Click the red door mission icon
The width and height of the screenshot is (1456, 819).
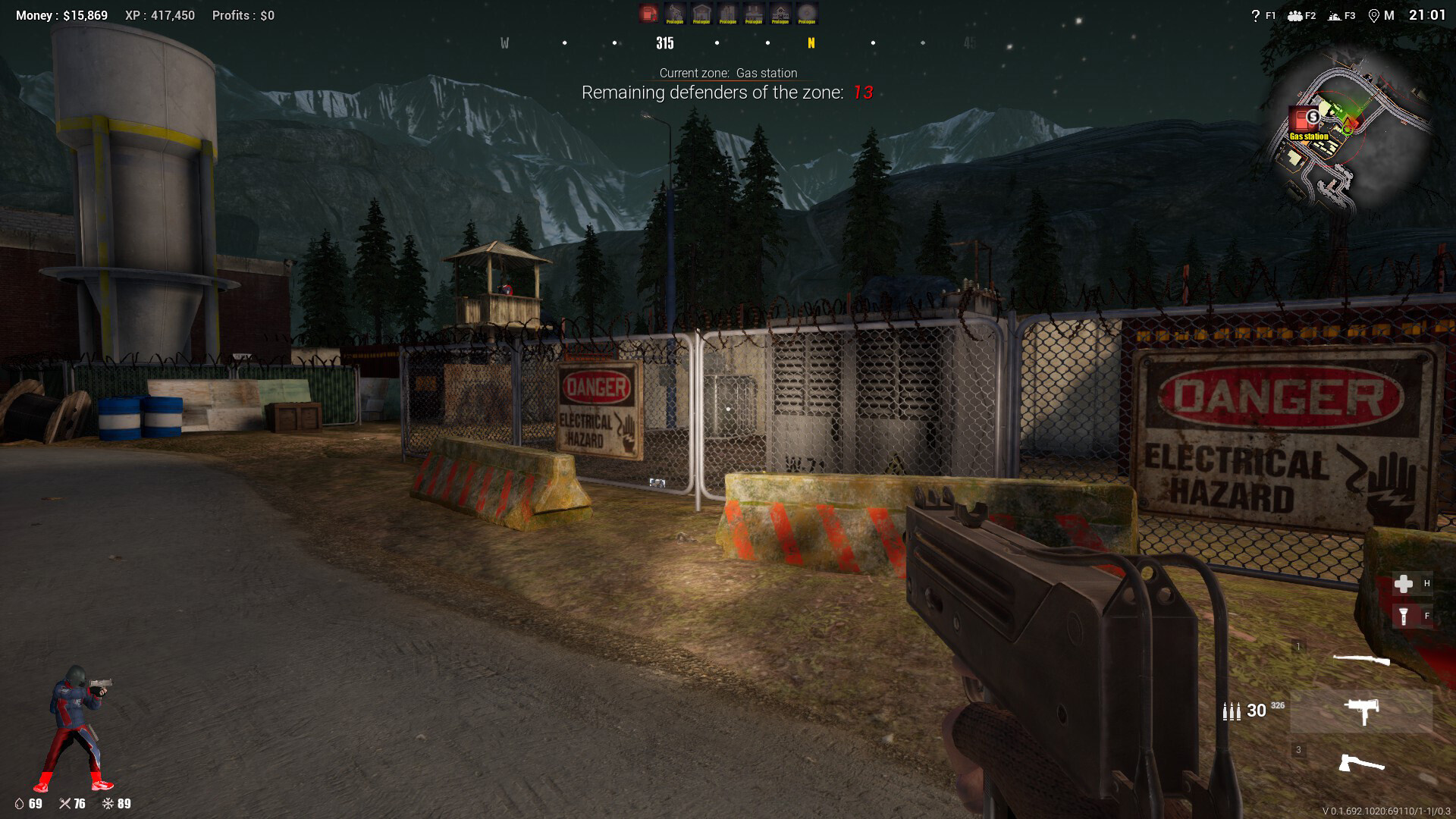pyautogui.click(x=648, y=13)
